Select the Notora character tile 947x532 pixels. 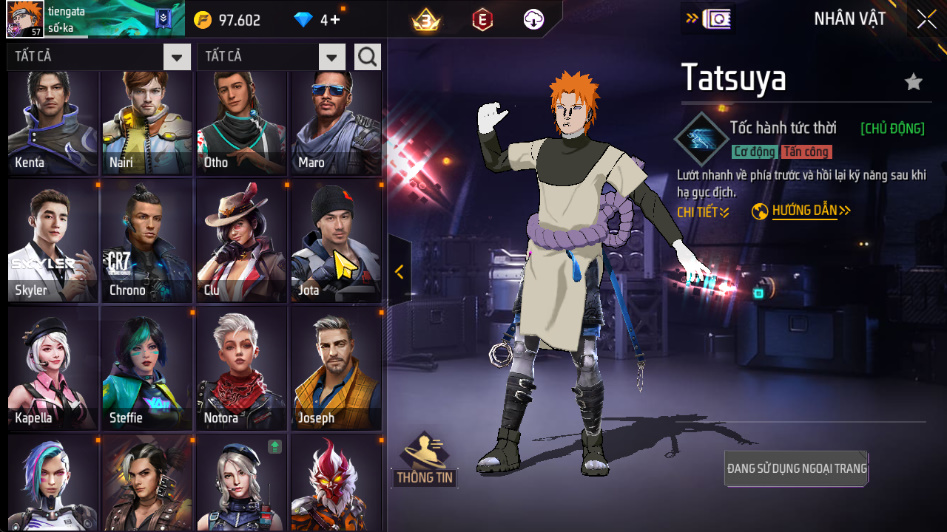coord(241,369)
